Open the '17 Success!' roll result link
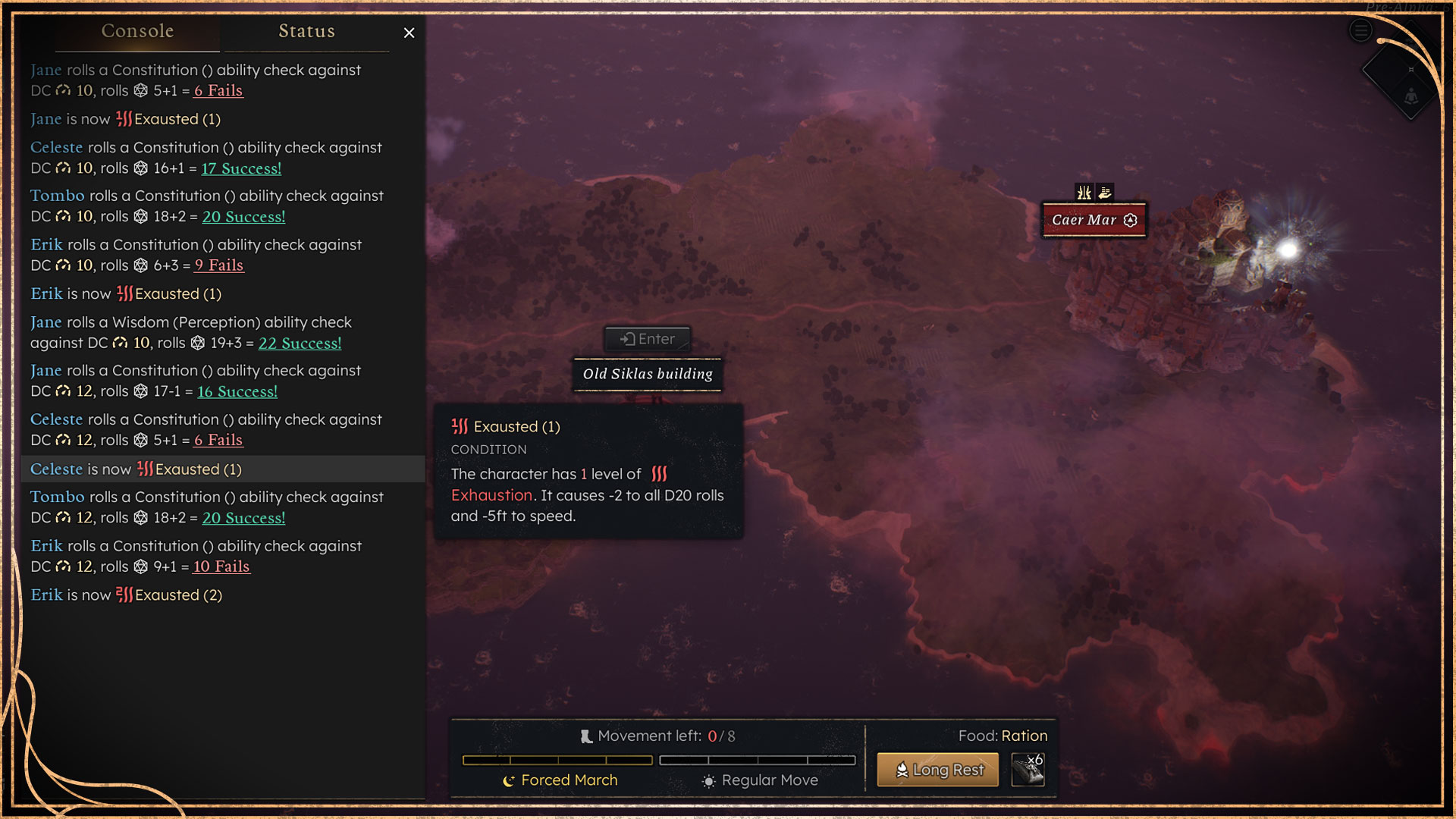Image resolution: width=1456 pixels, height=819 pixels. 241,168
